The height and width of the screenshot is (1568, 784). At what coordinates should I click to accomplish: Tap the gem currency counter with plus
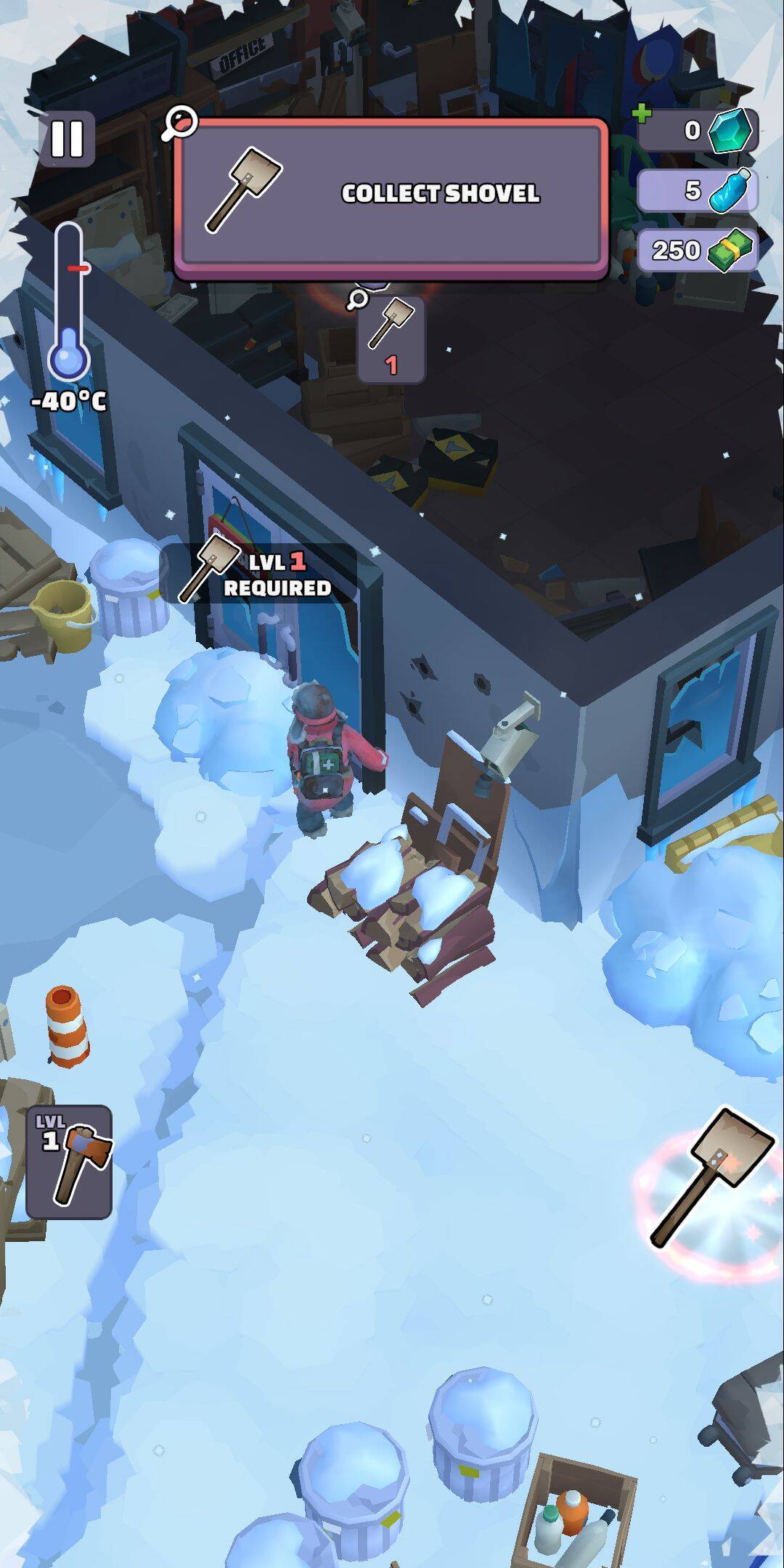click(697, 131)
